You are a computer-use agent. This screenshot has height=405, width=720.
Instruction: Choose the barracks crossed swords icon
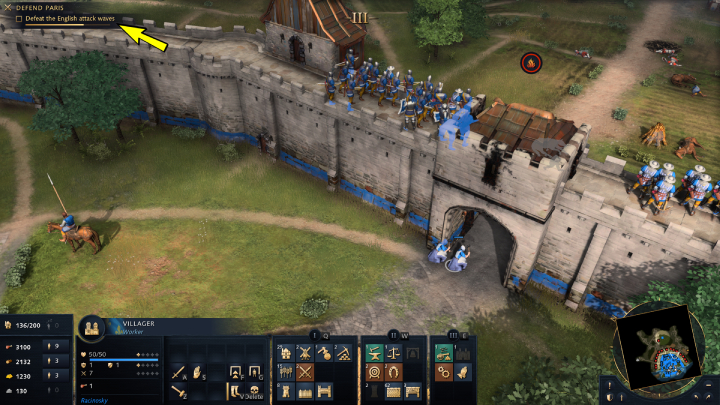[304, 372]
